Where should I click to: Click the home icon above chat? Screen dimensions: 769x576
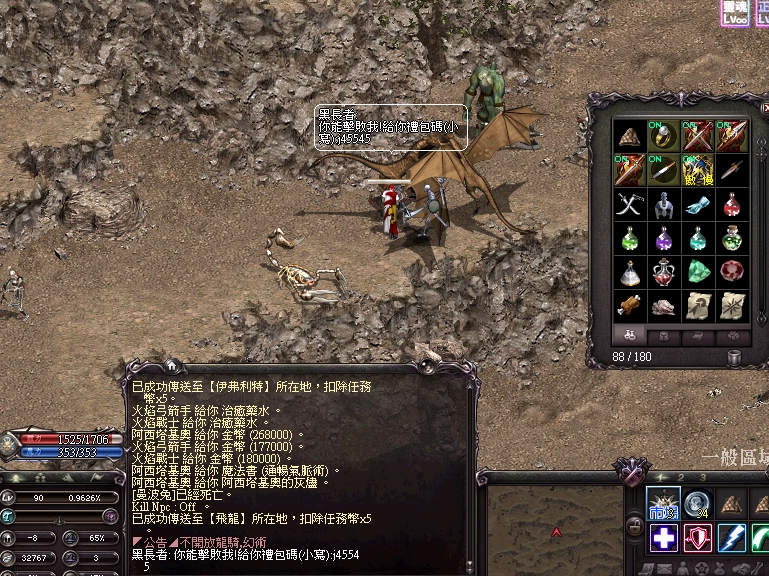(x=171, y=366)
